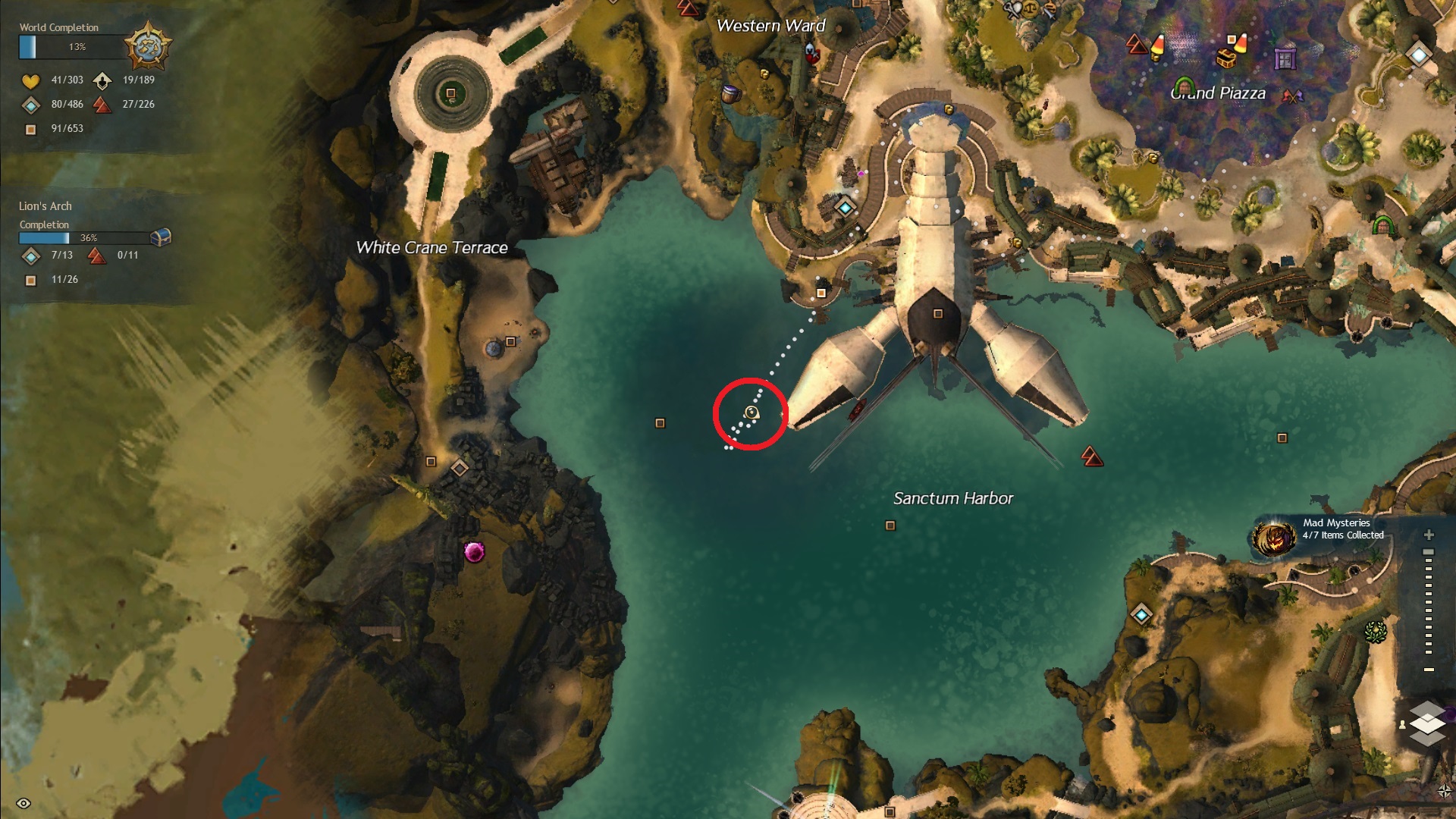Image resolution: width=1456 pixels, height=819 pixels.
Task: Select the pink orb marker on the western cliffs
Action: tap(474, 551)
